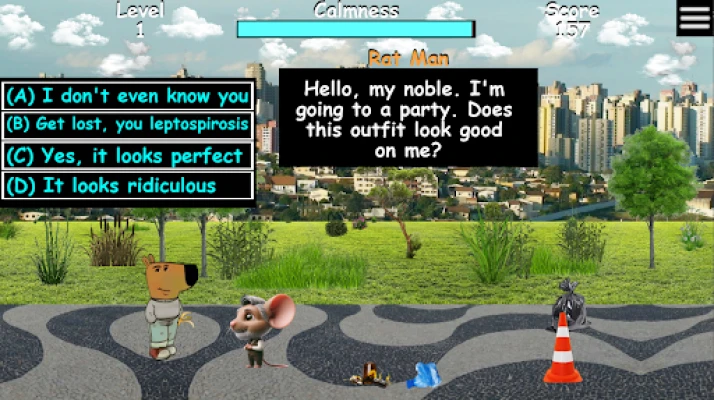
Task: Choose reply "I don't even know you"
Action: tap(127, 96)
